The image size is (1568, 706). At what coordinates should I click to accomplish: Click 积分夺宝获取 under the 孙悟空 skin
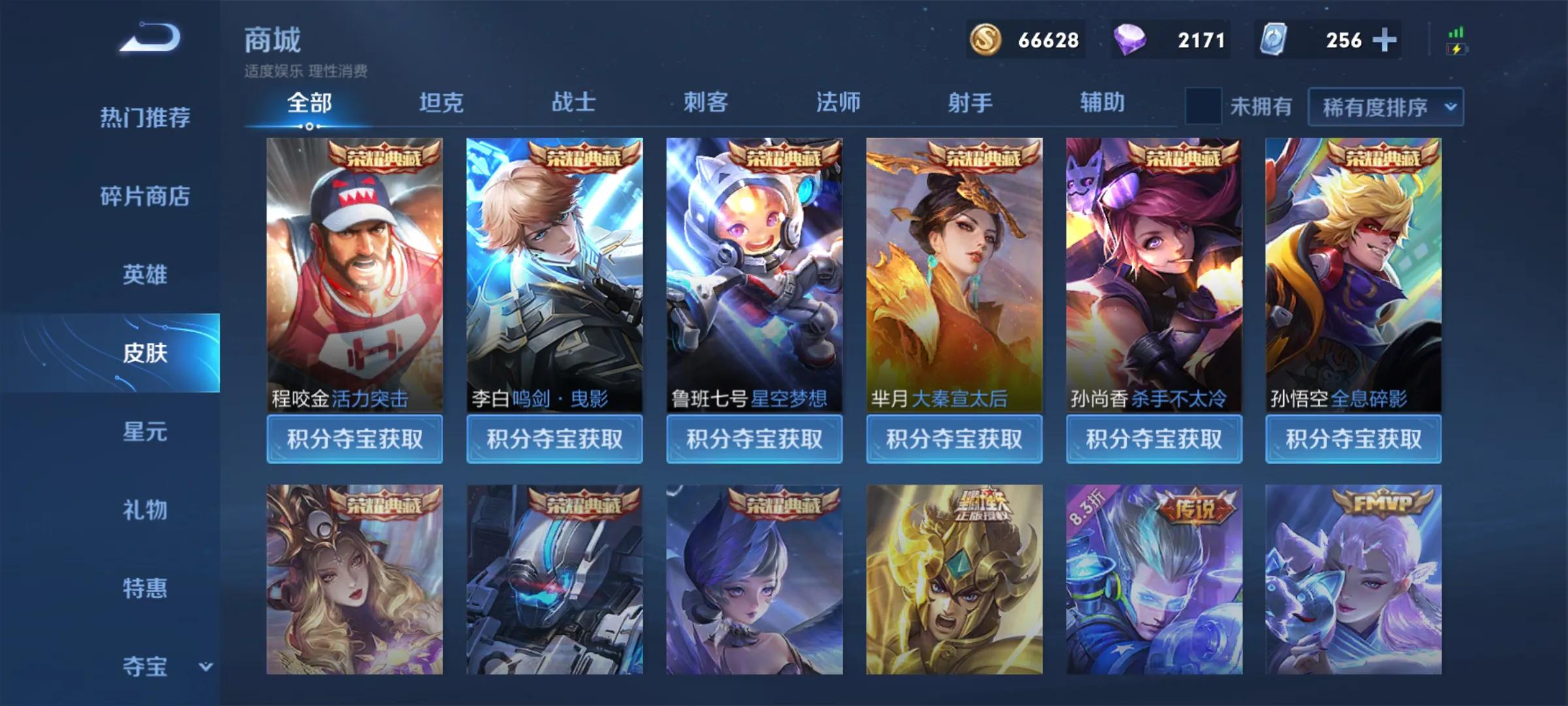[x=1353, y=439]
